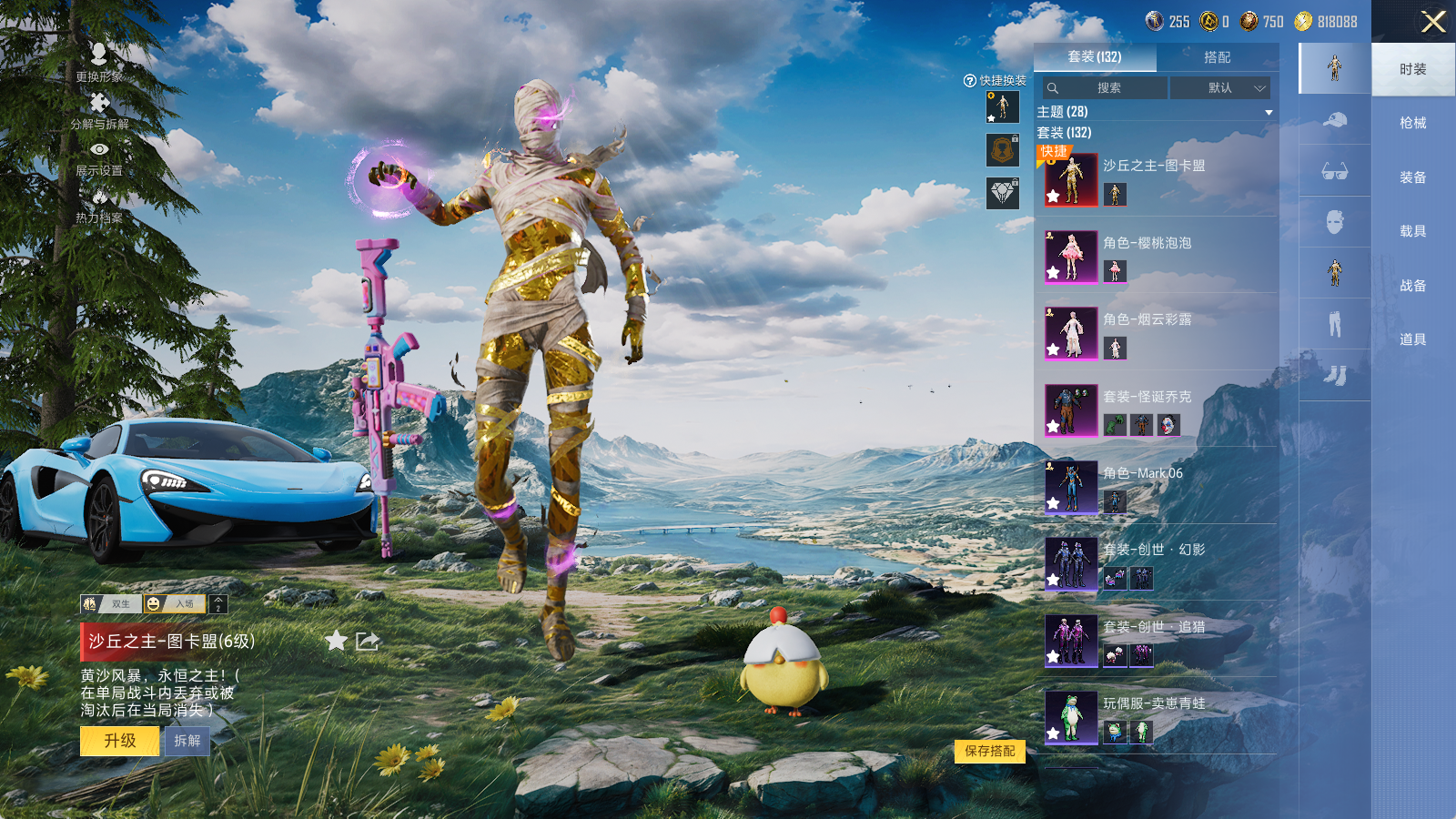Open 展示设置 display settings
The height and width of the screenshot is (819, 1456).
pyautogui.click(x=99, y=157)
